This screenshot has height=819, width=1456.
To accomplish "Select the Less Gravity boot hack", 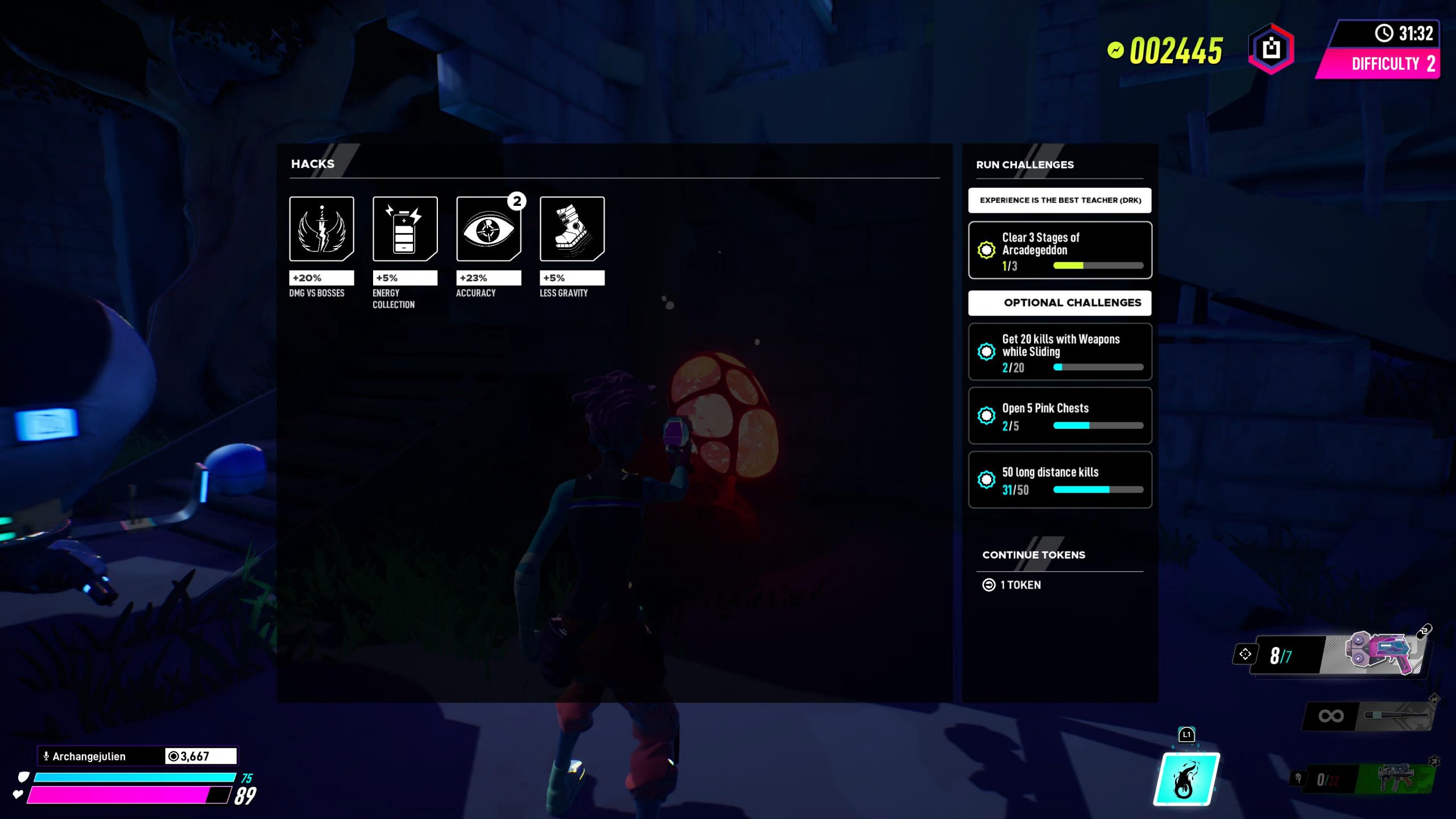I will [x=572, y=229].
